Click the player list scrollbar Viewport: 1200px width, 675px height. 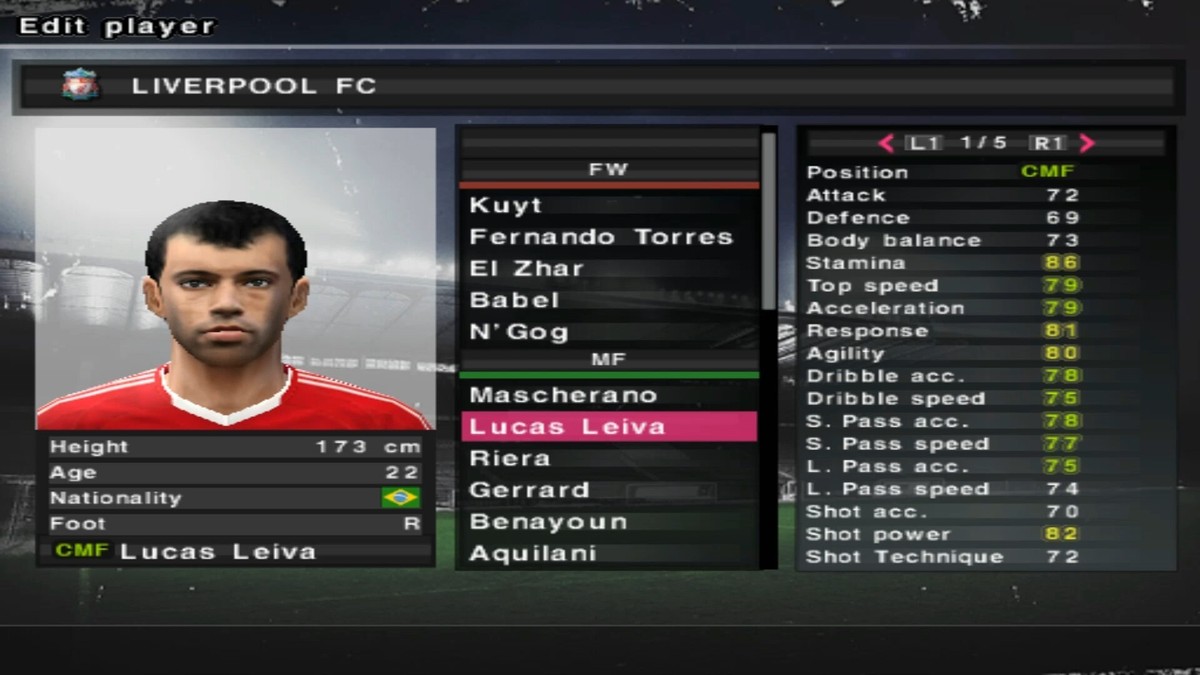(768, 220)
